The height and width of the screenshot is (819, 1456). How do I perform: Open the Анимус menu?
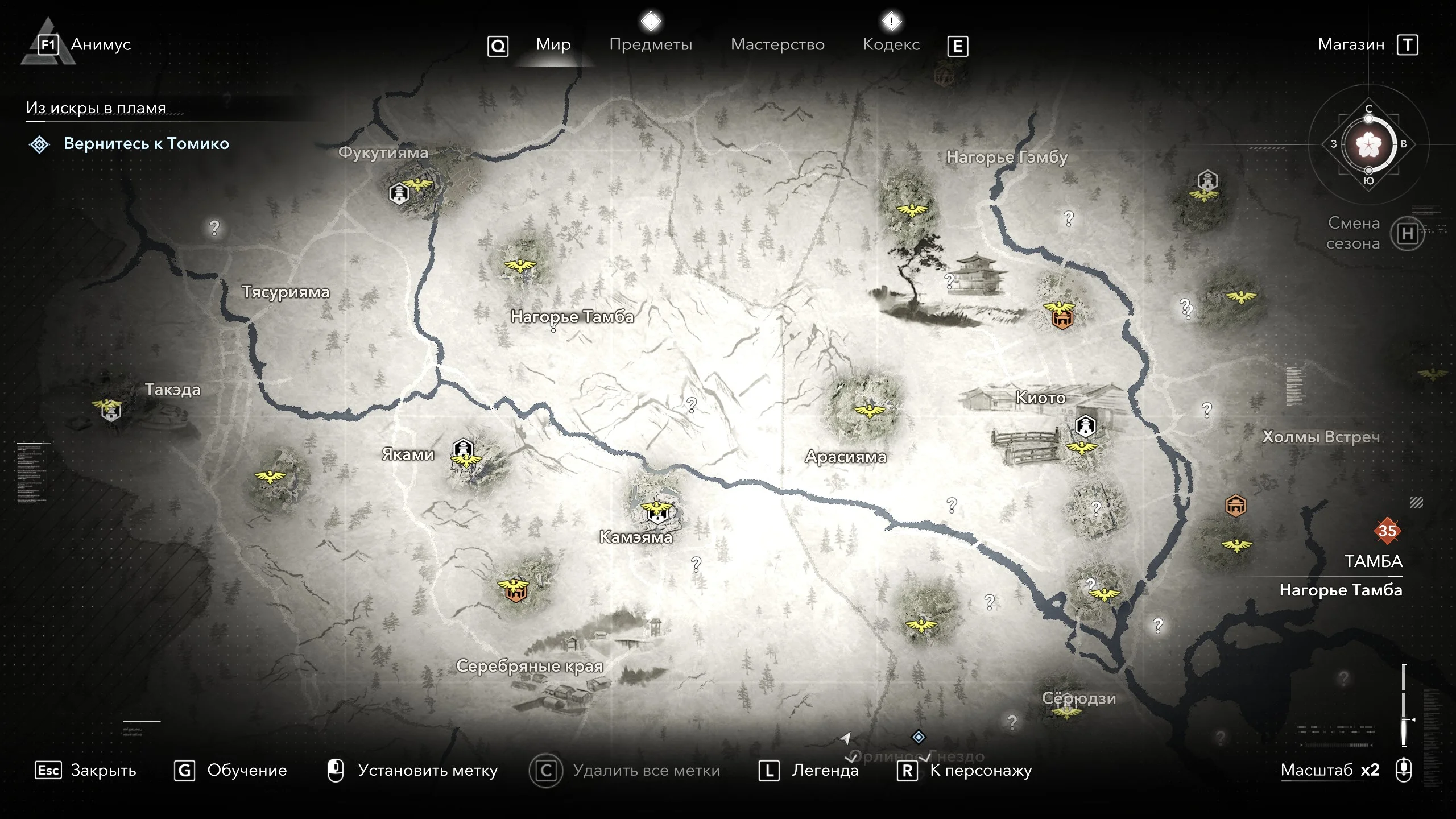click(101, 44)
